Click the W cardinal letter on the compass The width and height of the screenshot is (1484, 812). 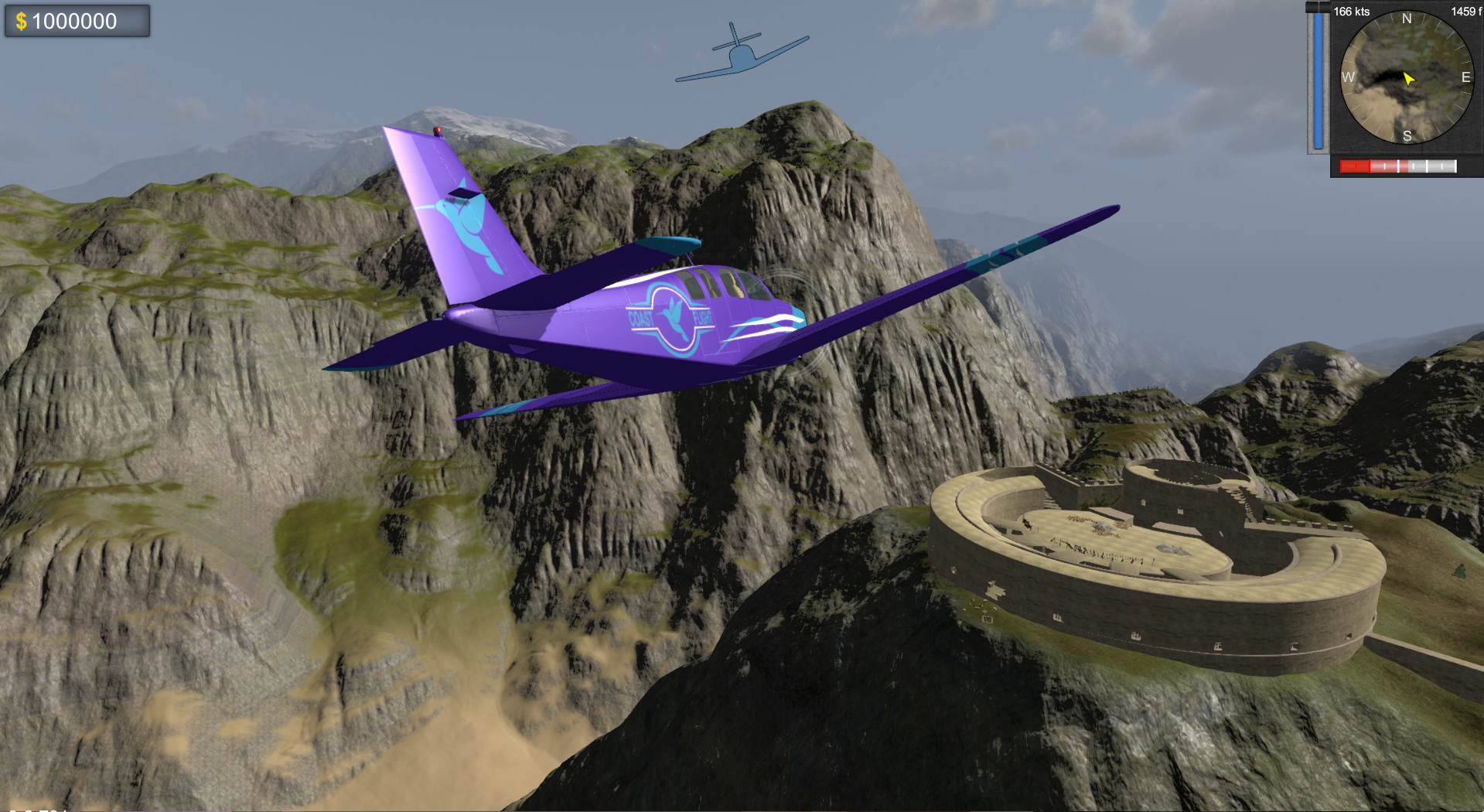click(1348, 77)
